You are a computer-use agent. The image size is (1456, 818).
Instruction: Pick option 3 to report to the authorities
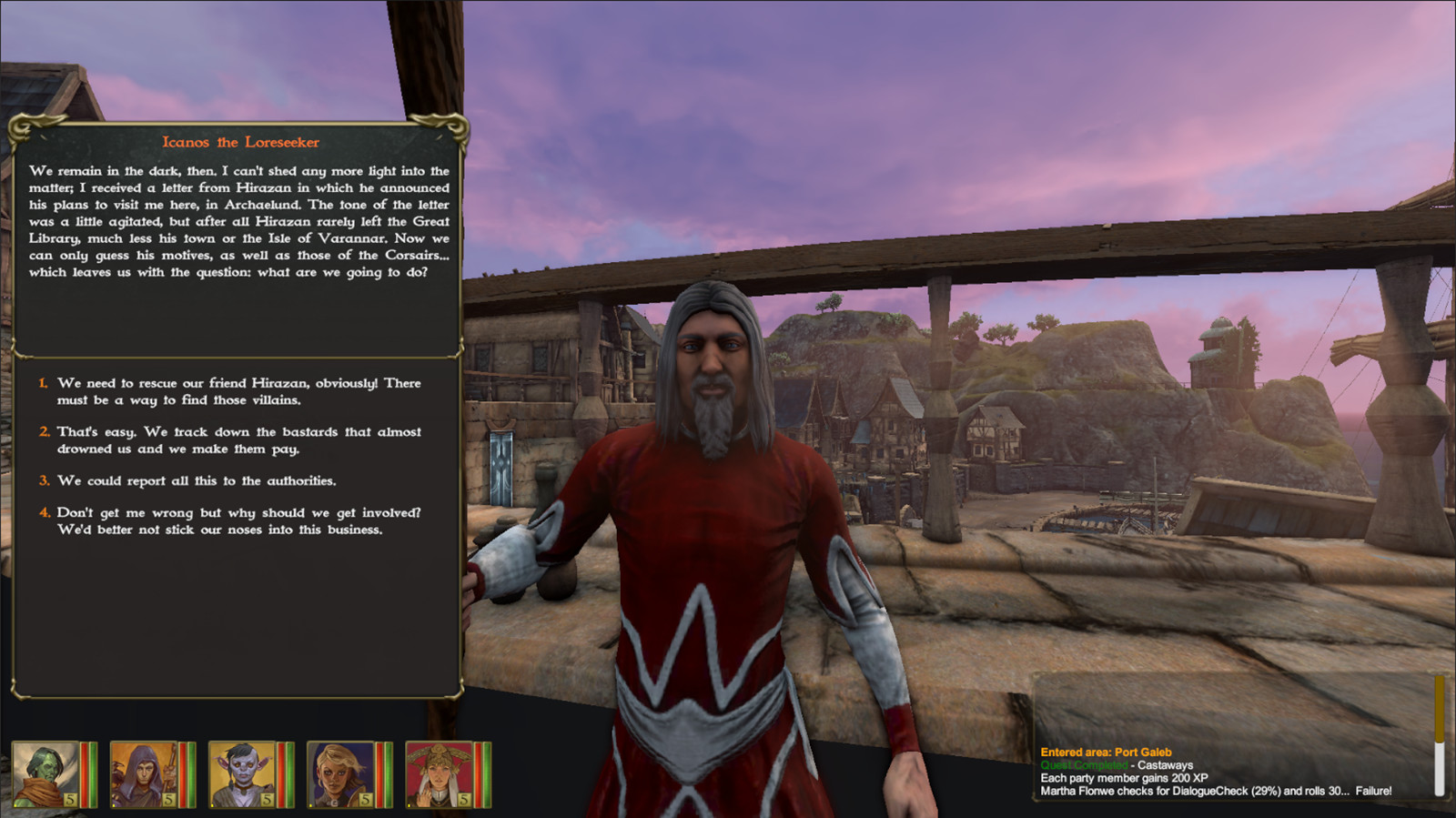[x=195, y=480]
